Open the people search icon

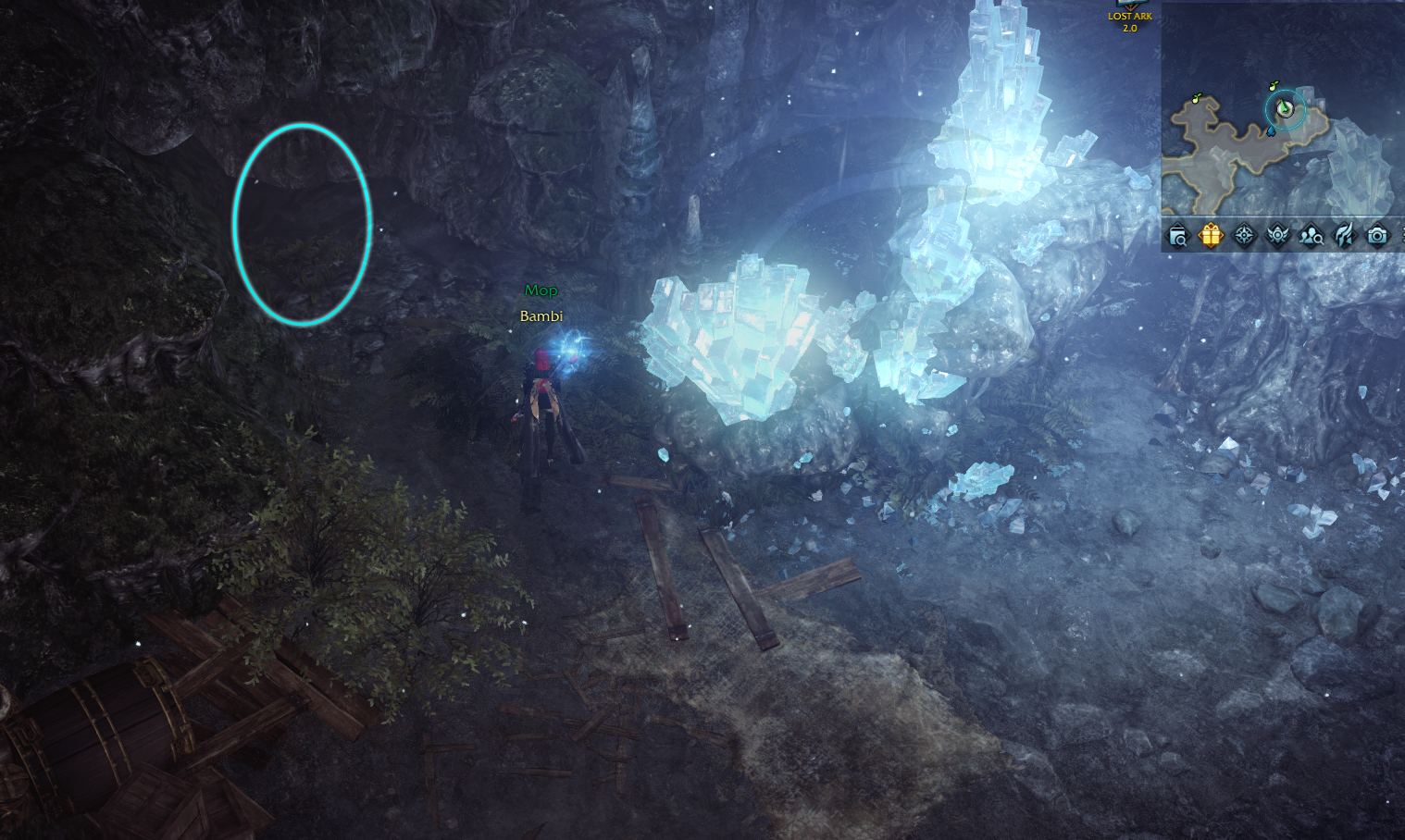(1311, 236)
